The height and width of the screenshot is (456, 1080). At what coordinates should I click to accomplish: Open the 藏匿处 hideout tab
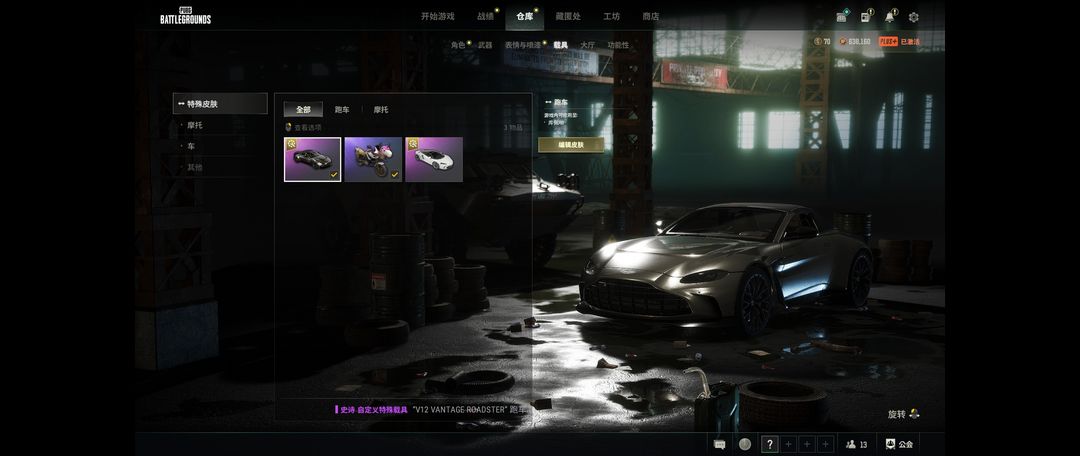click(x=567, y=16)
